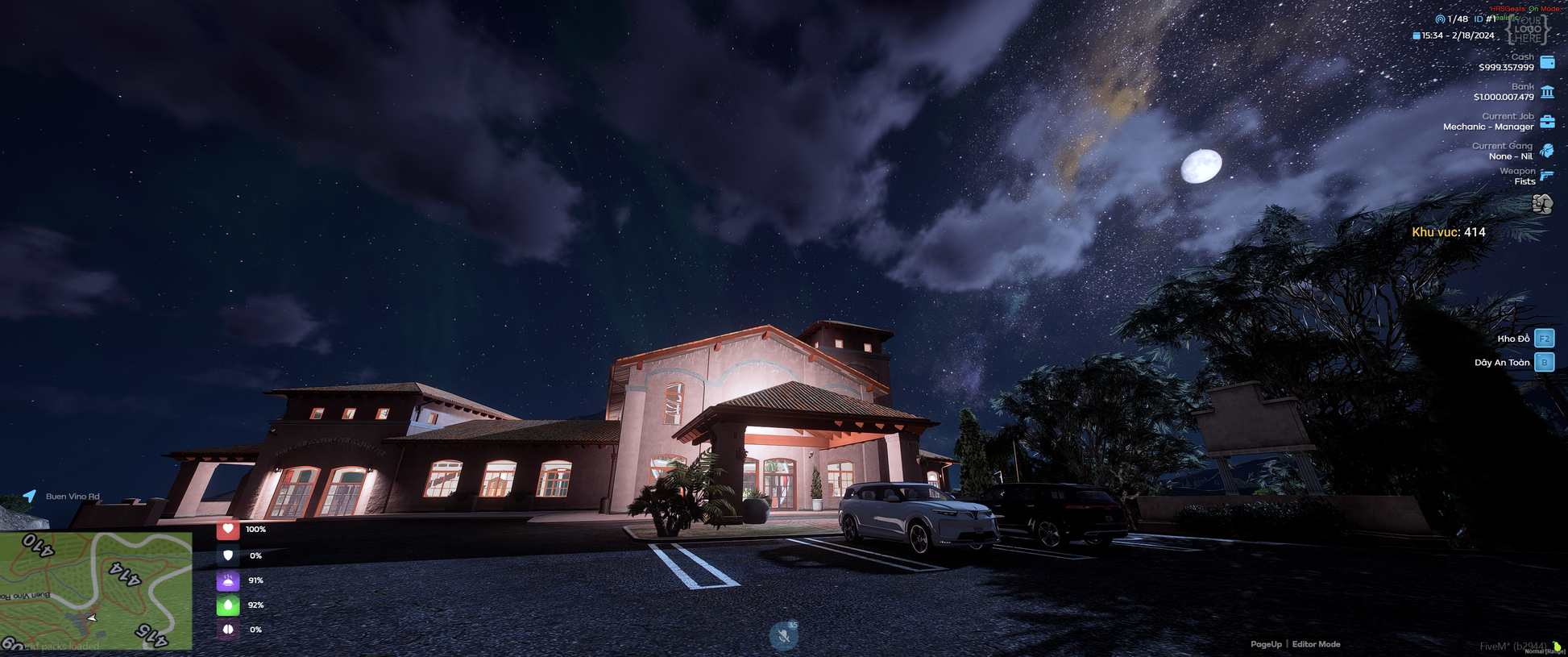Viewport: 1568px width, 657px height.
Task: Select the green water drop thirst icon
Action: click(228, 605)
